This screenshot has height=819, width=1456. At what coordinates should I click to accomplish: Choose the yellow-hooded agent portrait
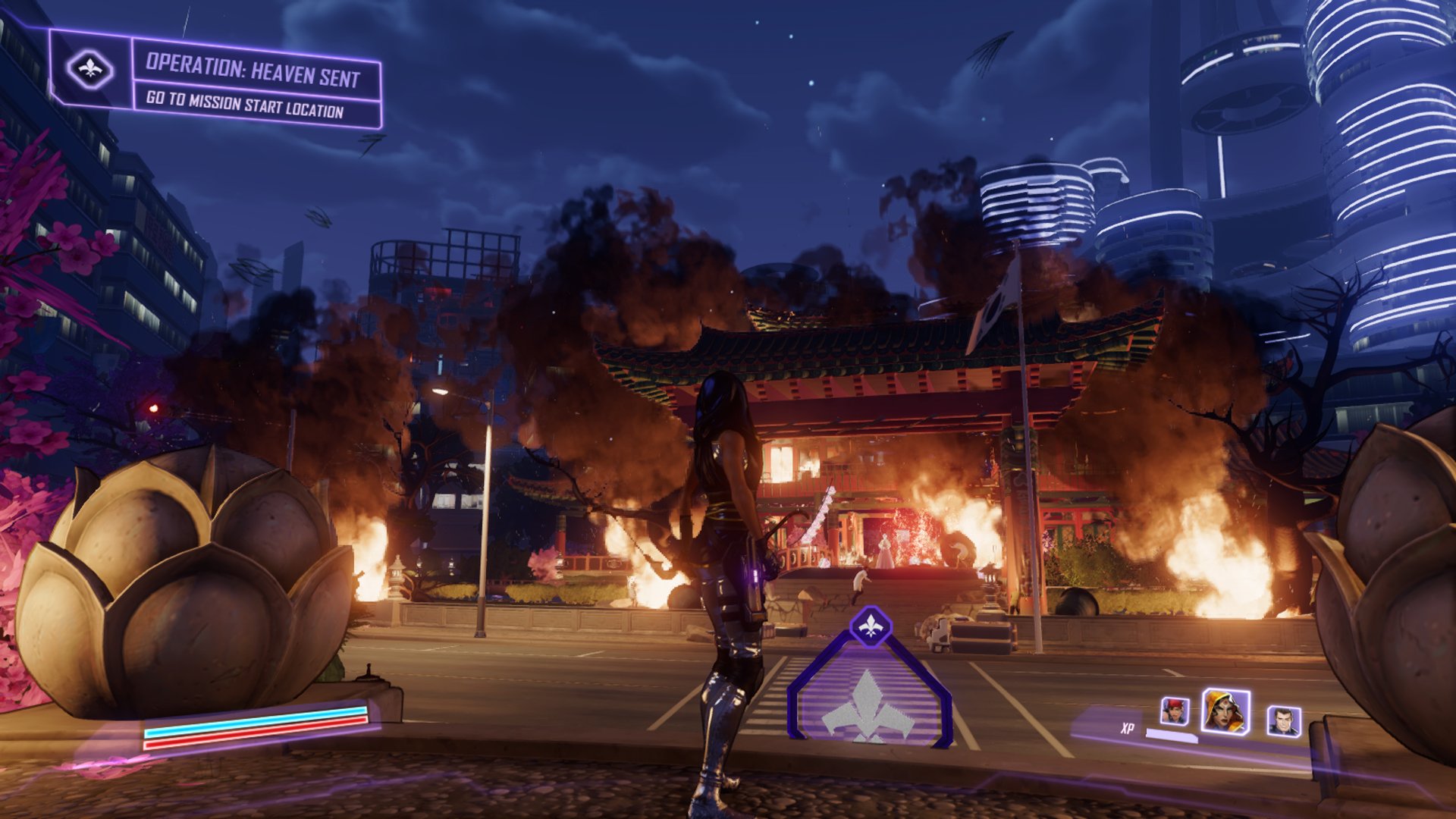click(1225, 711)
